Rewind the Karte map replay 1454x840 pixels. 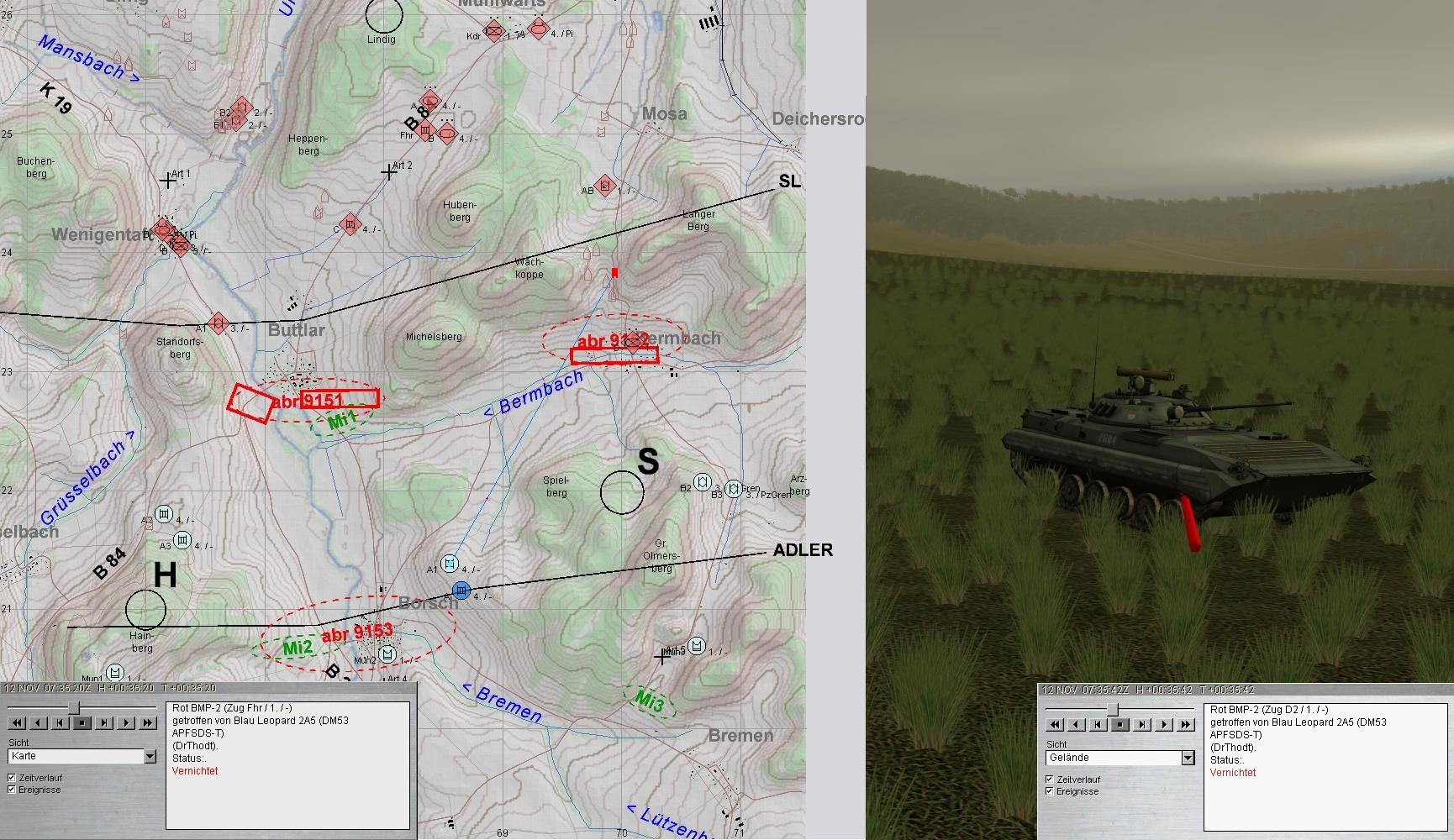[x=17, y=722]
